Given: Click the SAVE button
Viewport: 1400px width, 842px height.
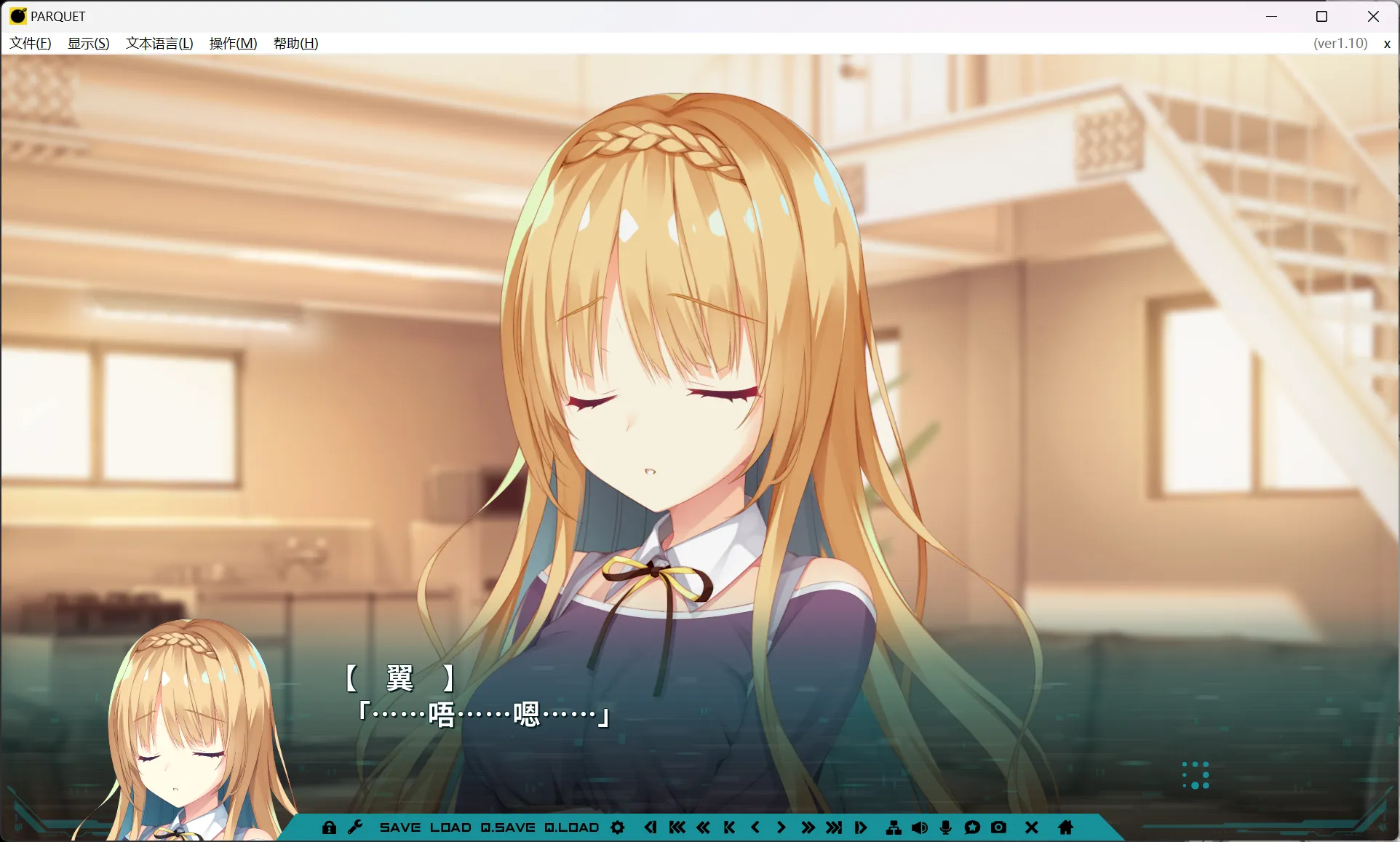Looking at the screenshot, I should 399,827.
